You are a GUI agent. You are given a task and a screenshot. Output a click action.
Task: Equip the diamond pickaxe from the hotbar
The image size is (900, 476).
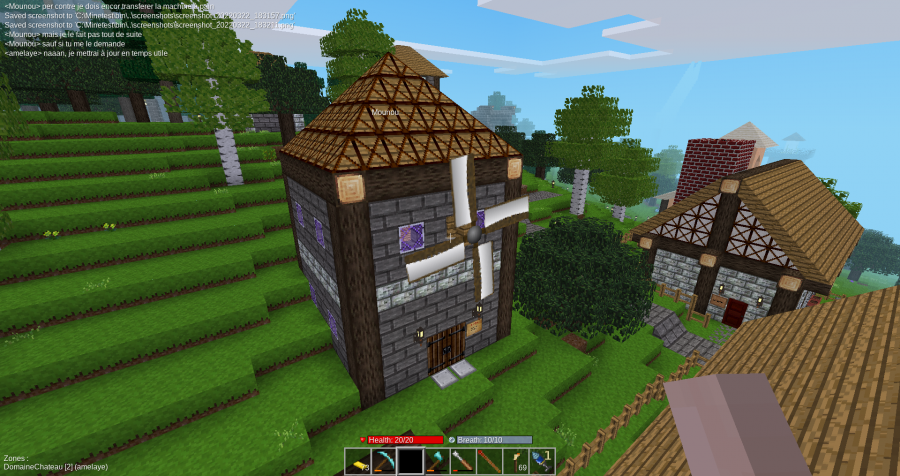384,461
